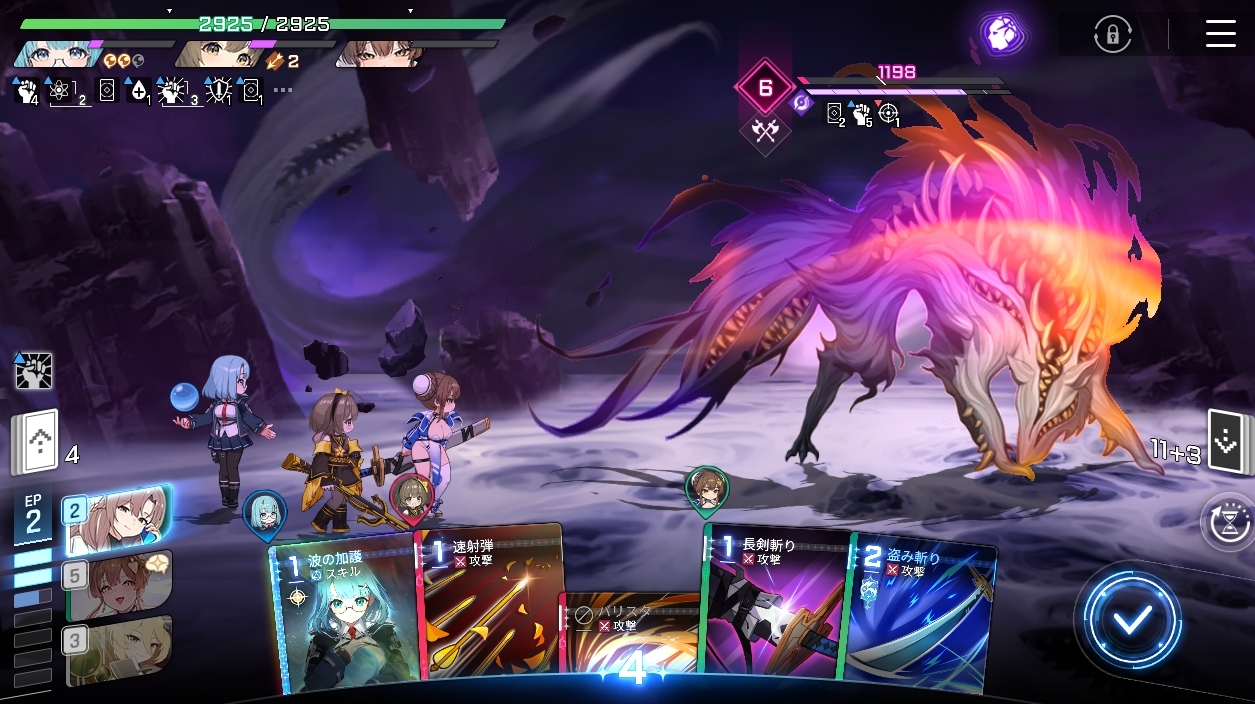Open the draw pile with 4 cards
The width and height of the screenshot is (1255, 704).
[36, 446]
